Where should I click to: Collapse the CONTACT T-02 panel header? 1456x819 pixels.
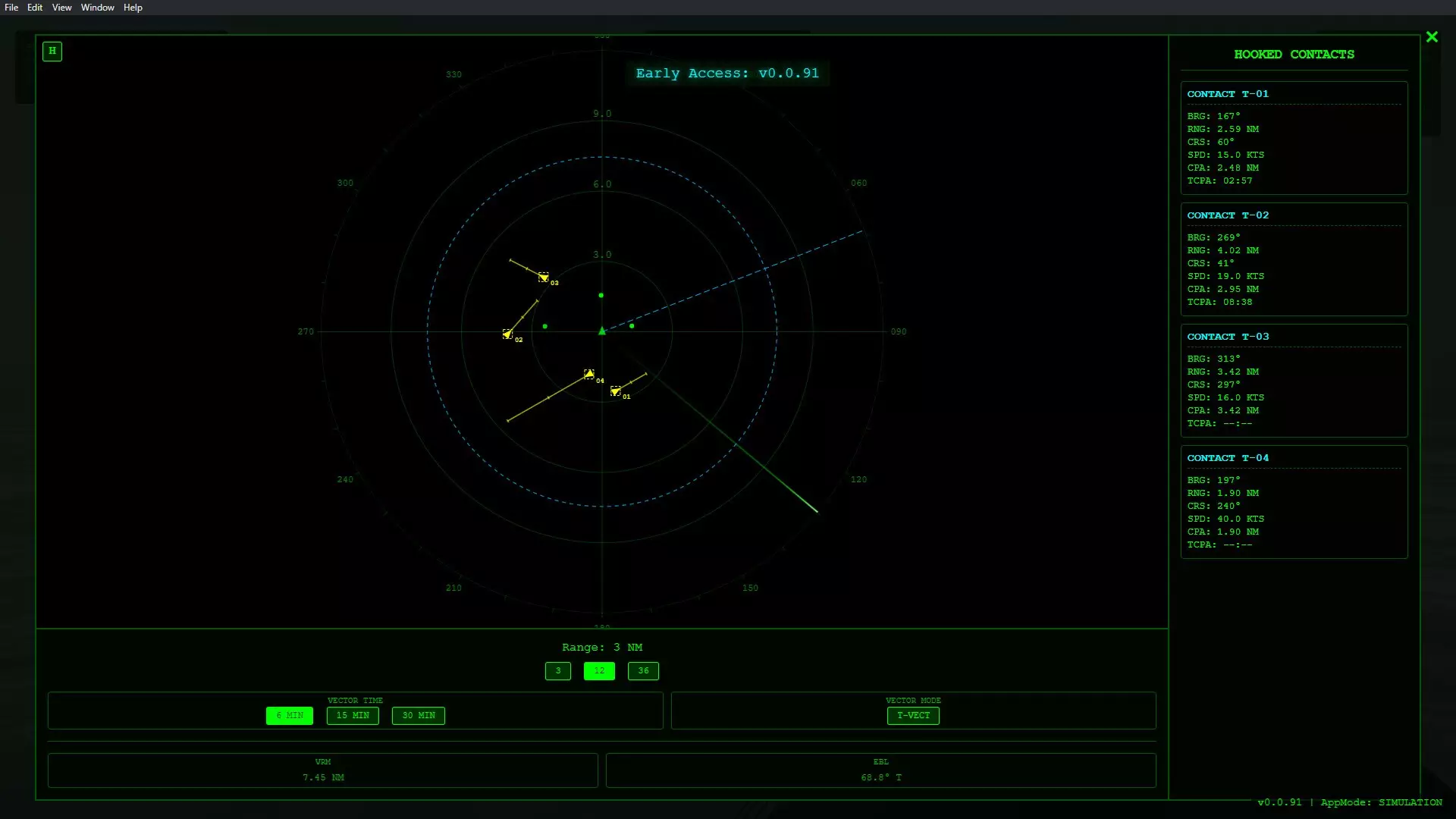tap(1227, 215)
